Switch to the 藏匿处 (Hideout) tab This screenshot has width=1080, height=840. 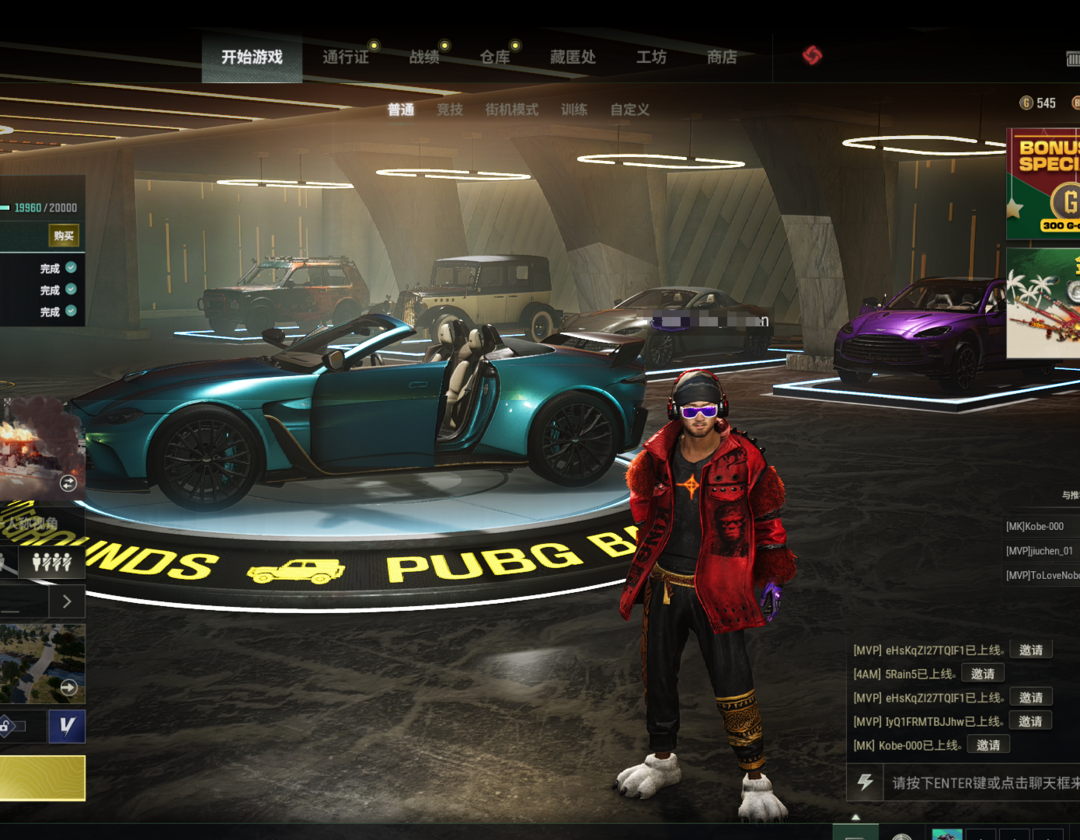(x=573, y=58)
